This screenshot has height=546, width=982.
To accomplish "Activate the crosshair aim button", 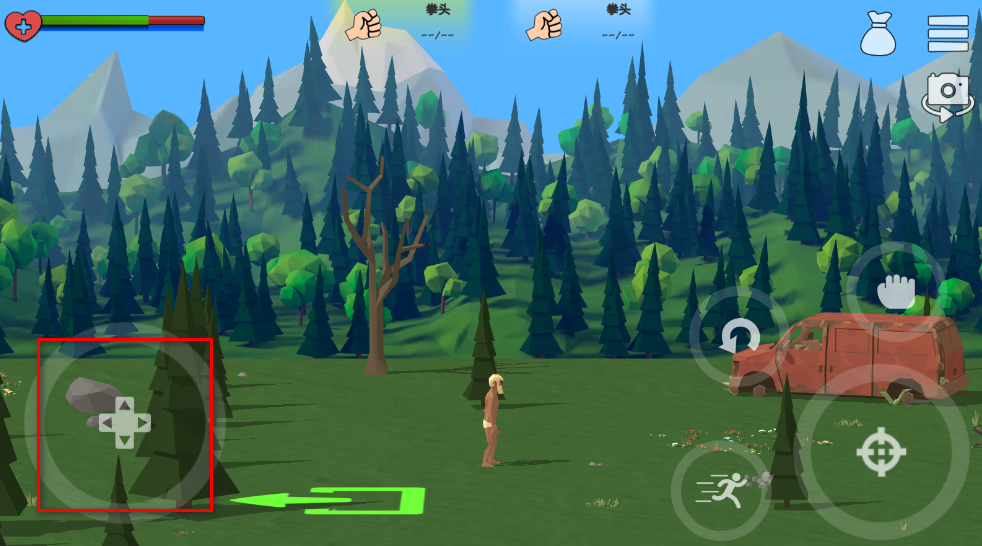I will [880, 451].
